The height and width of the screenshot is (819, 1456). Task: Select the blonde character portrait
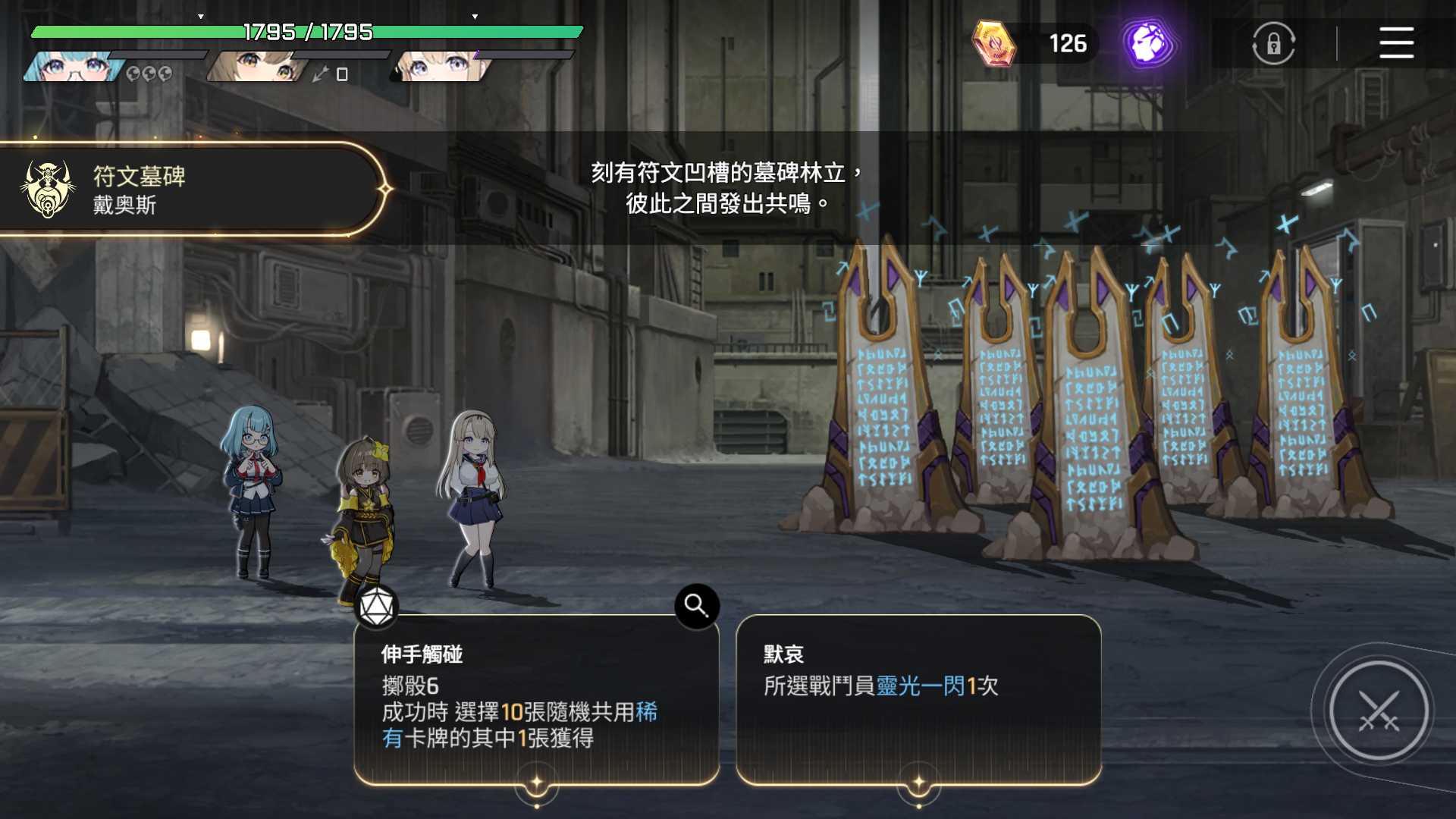(x=441, y=67)
